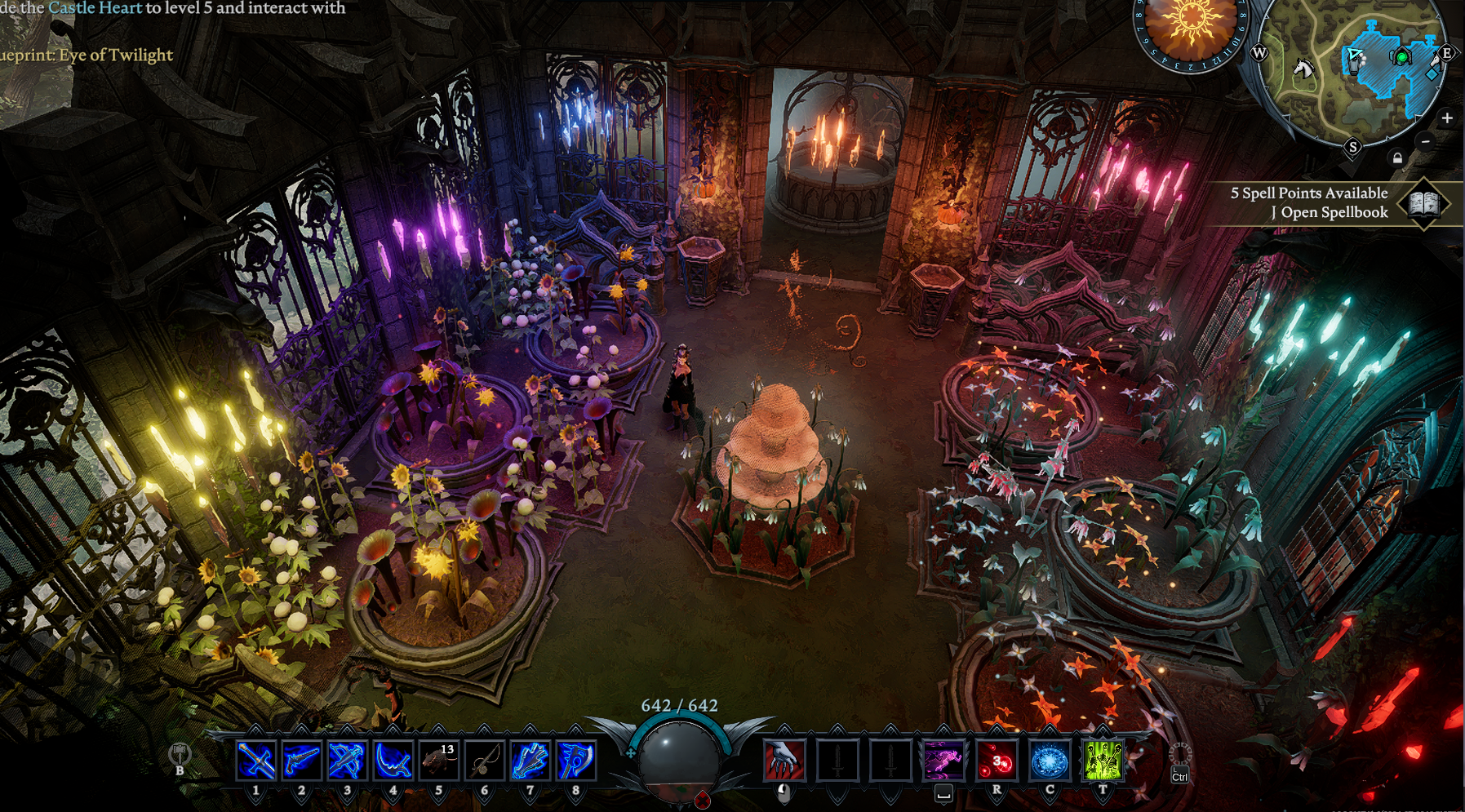Equip the fishing pole slot

[484, 761]
